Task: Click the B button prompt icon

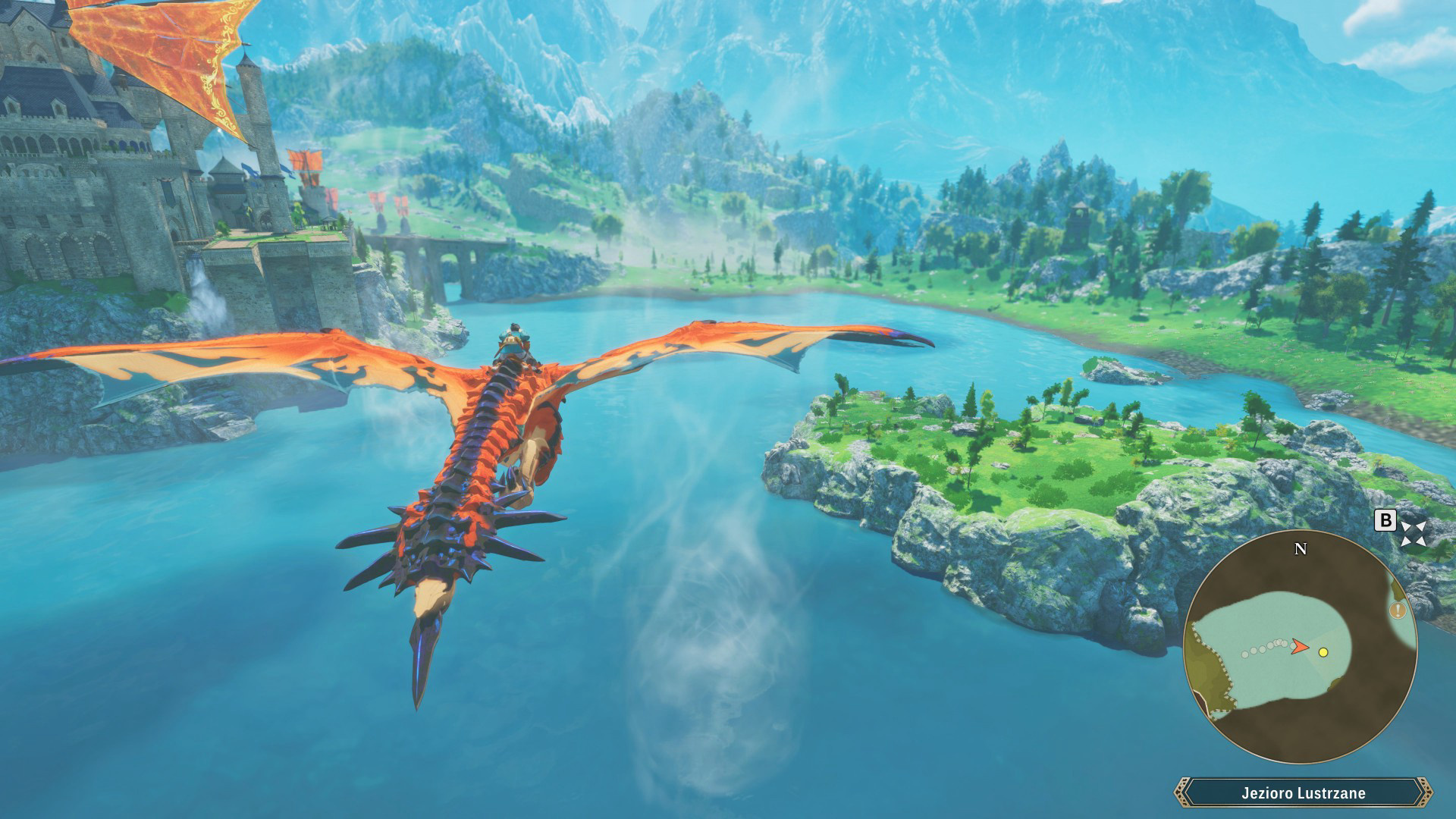Action: pos(1386,522)
